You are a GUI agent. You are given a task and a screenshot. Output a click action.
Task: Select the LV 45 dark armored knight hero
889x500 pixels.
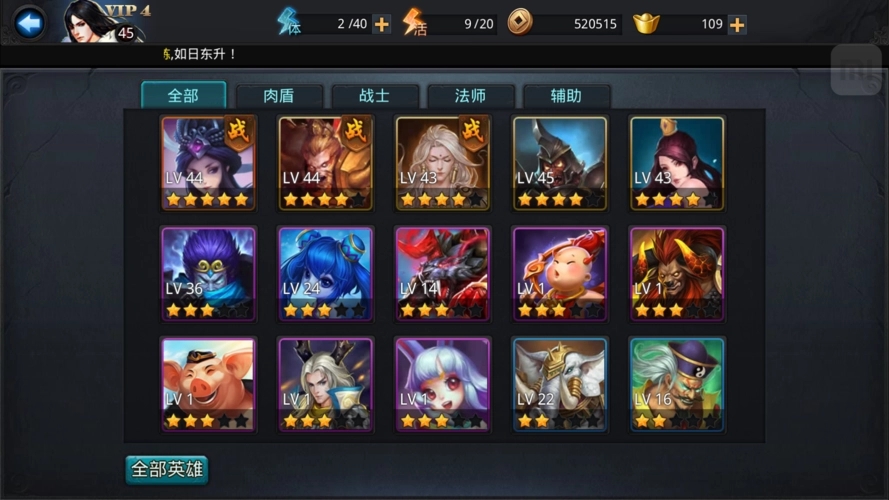(560, 163)
